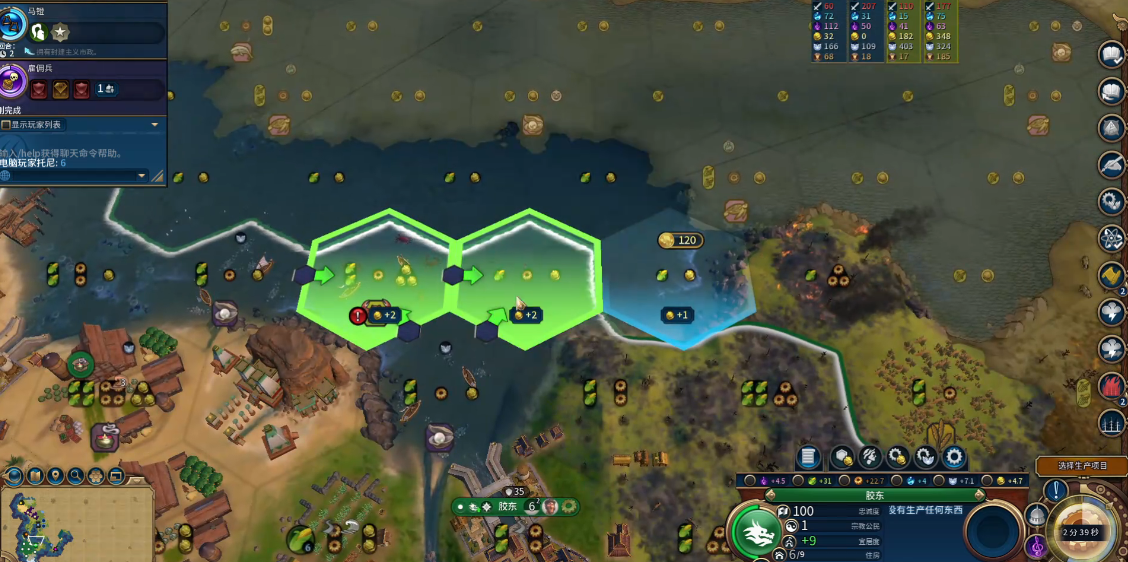The width and height of the screenshot is (1128, 562).
Task: Activate the purchase tile button
Action: [x=842, y=457]
